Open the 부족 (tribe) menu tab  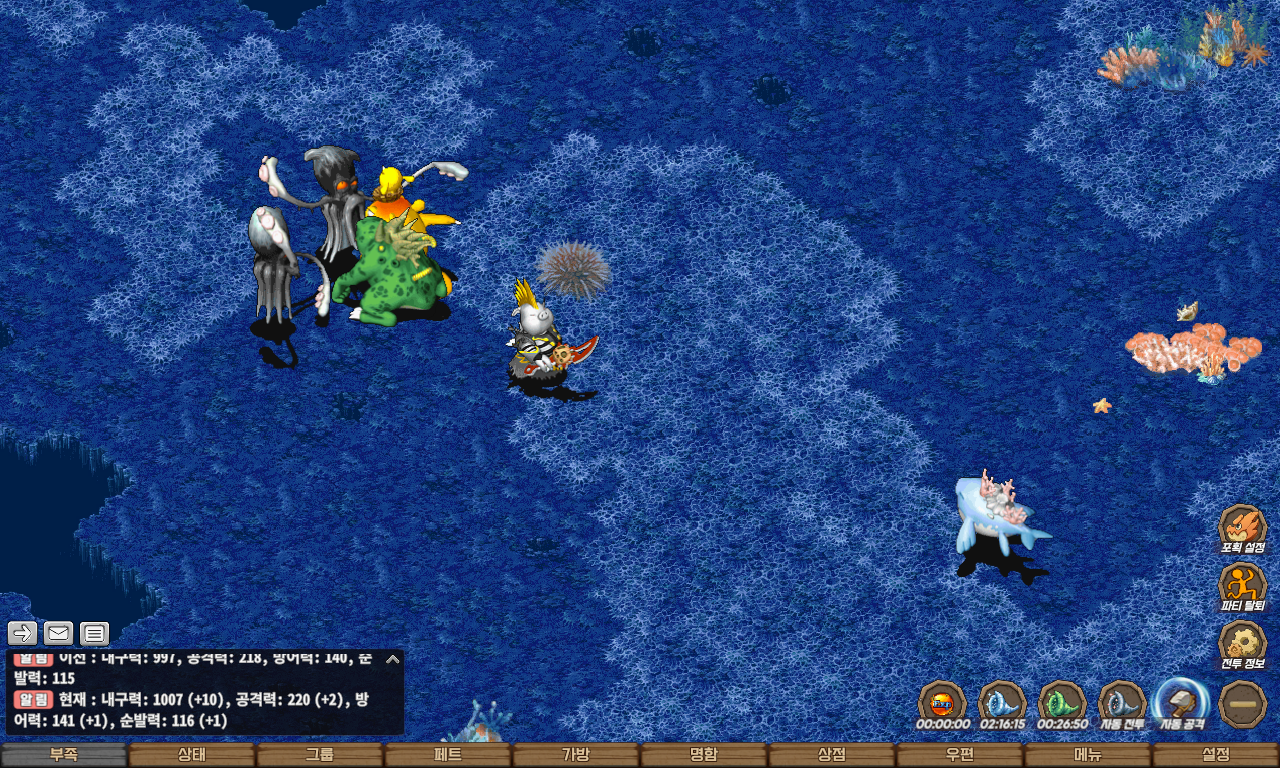click(64, 755)
